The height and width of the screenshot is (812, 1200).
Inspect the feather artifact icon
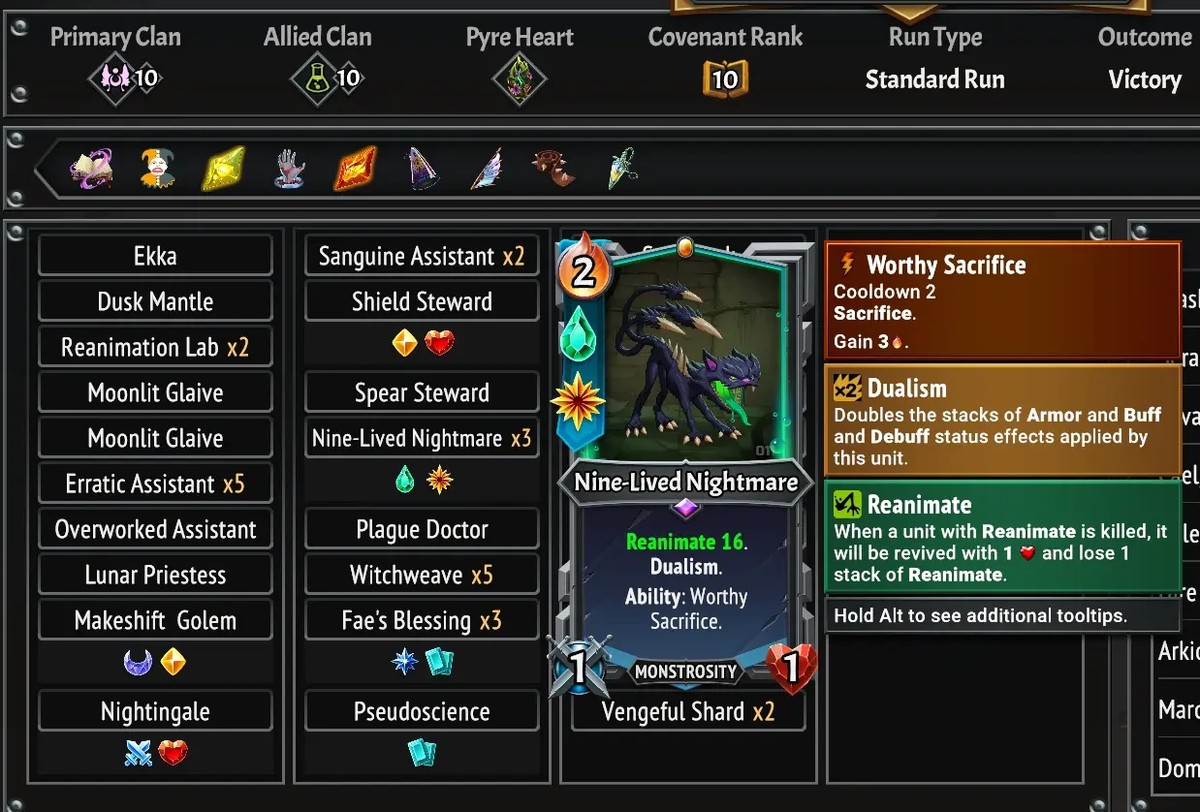coord(487,169)
